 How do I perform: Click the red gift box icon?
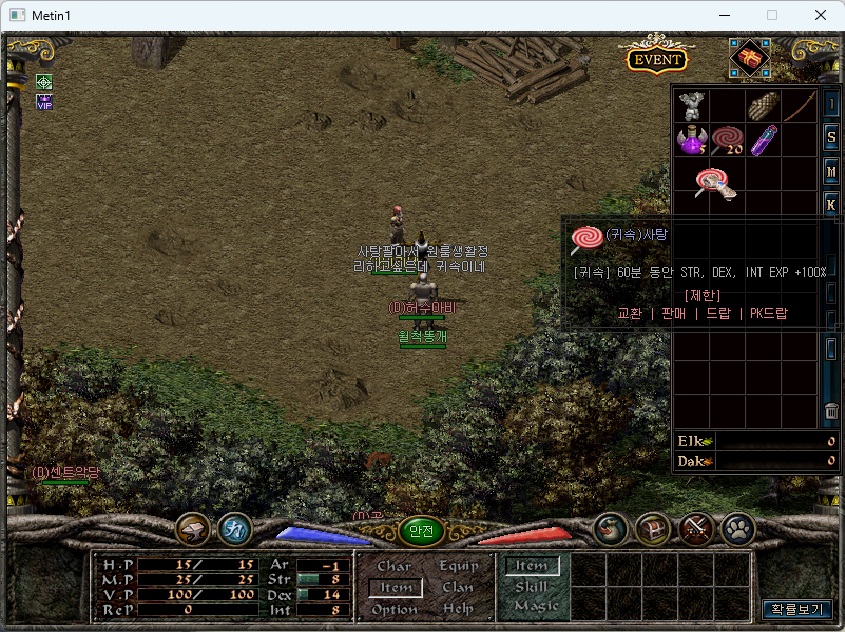tap(749, 58)
